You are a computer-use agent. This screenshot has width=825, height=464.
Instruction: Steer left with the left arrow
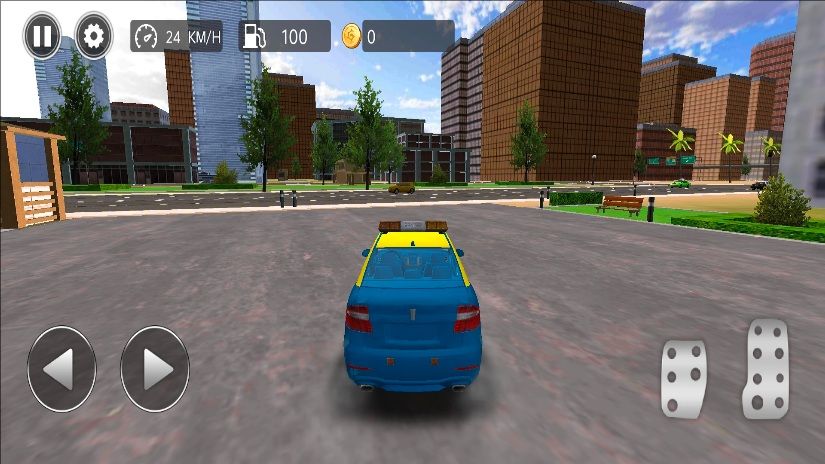[62, 369]
